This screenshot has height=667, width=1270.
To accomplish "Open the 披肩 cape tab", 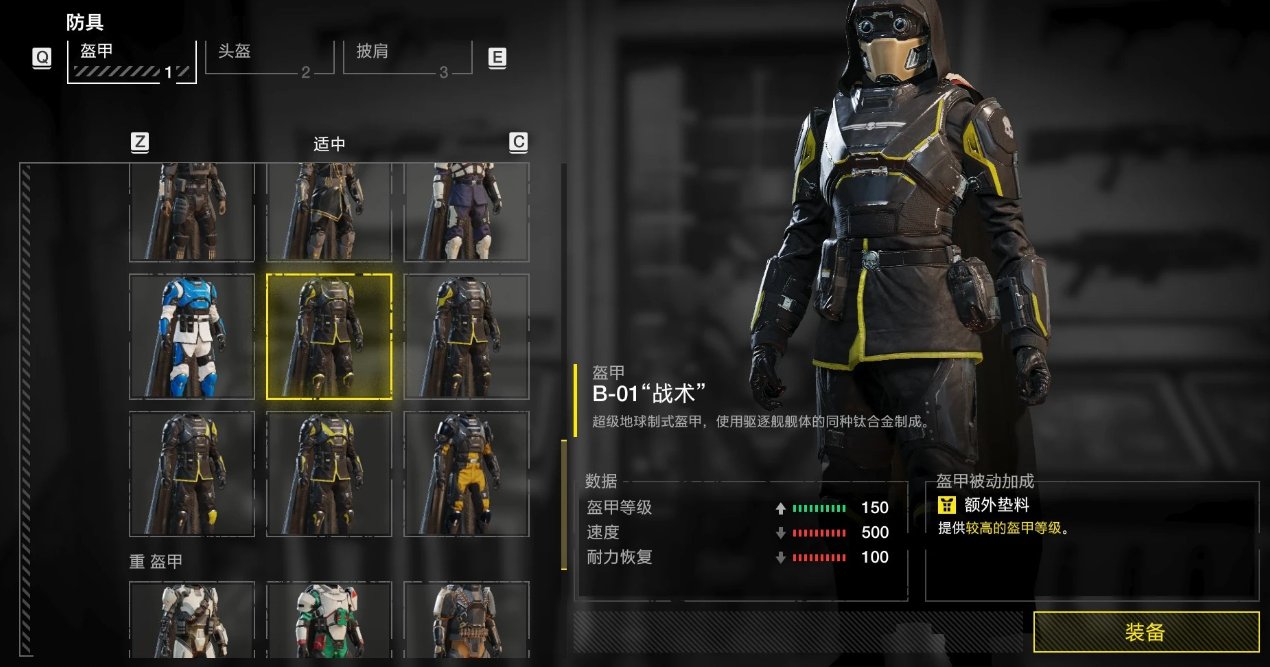I will pyautogui.click(x=407, y=57).
